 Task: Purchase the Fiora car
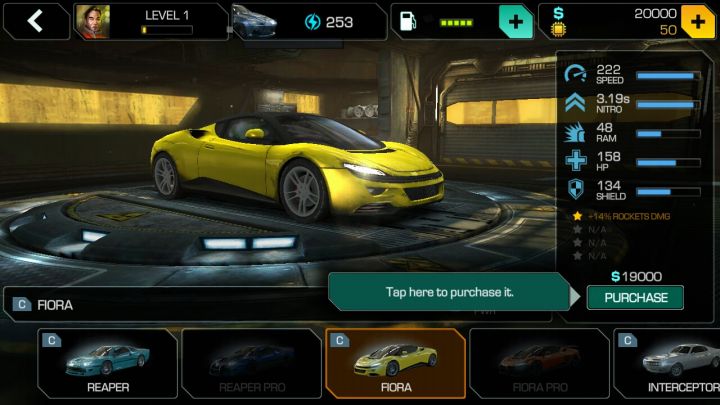635,297
